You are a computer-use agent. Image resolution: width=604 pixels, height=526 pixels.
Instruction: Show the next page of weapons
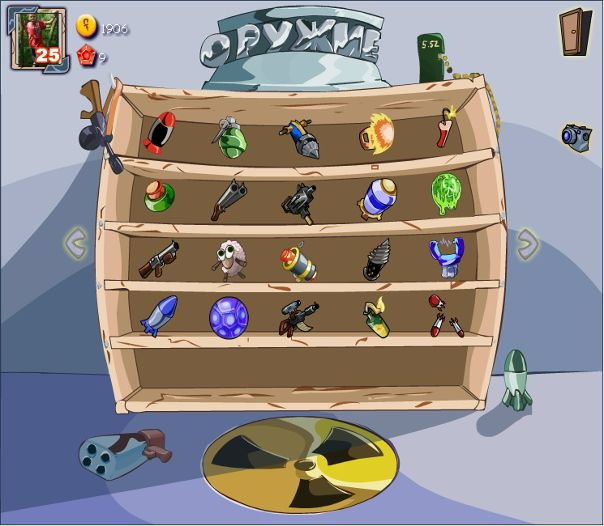[x=527, y=243]
